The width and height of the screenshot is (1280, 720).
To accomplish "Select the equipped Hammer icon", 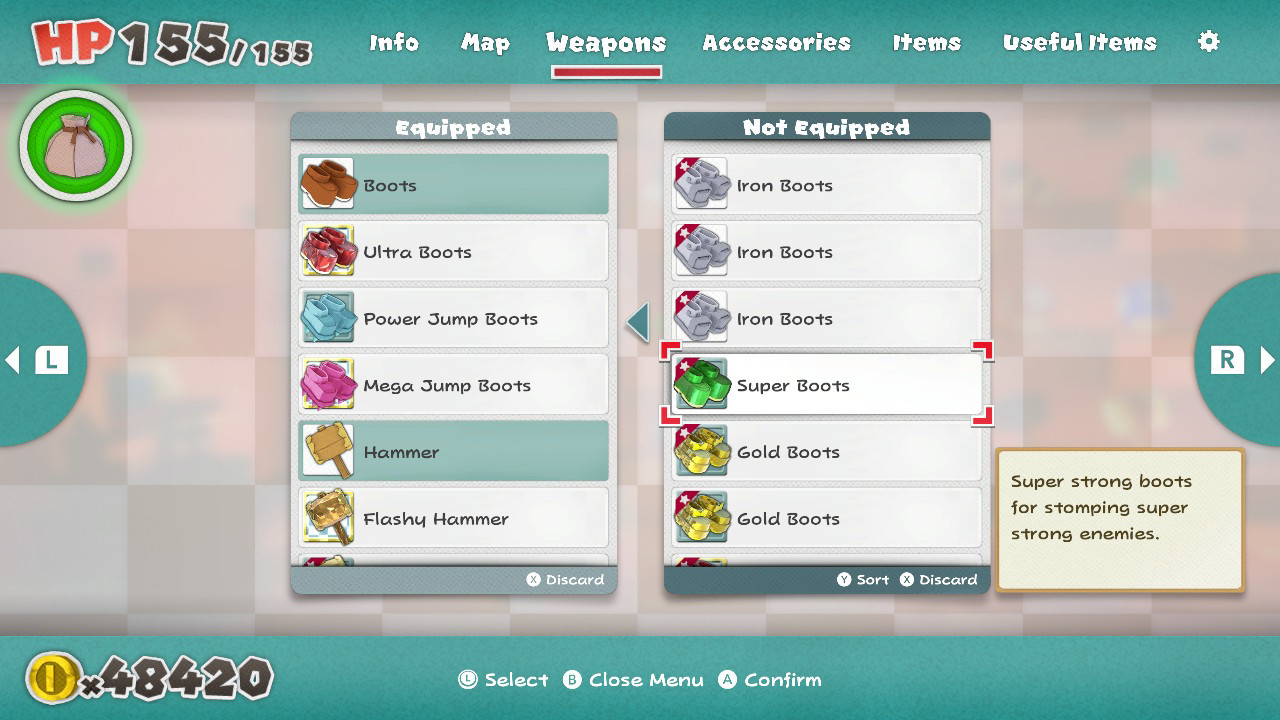I will pos(328,451).
